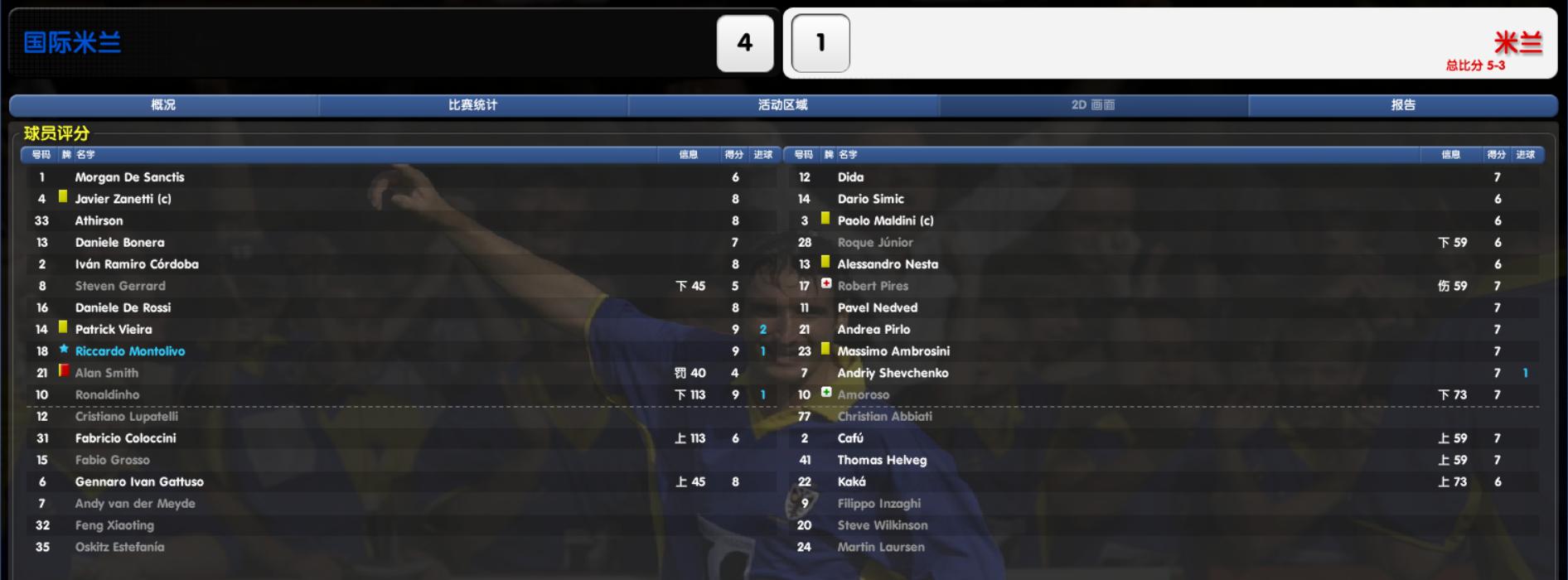Select Paolo Maldini in the lineup
The image size is (1568, 580).
pyautogui.click(x=885, y=221)
